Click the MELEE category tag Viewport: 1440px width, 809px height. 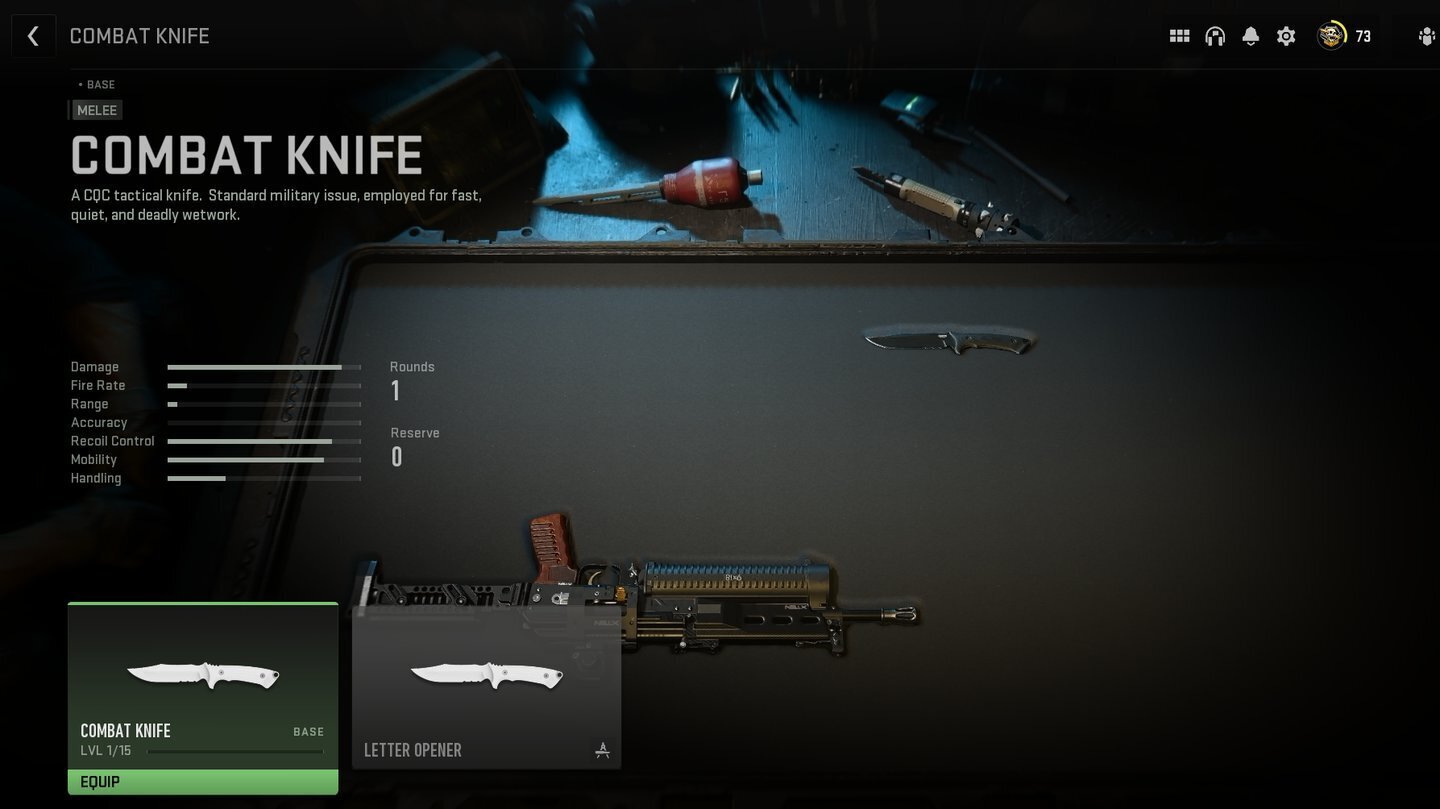point(96,110)
